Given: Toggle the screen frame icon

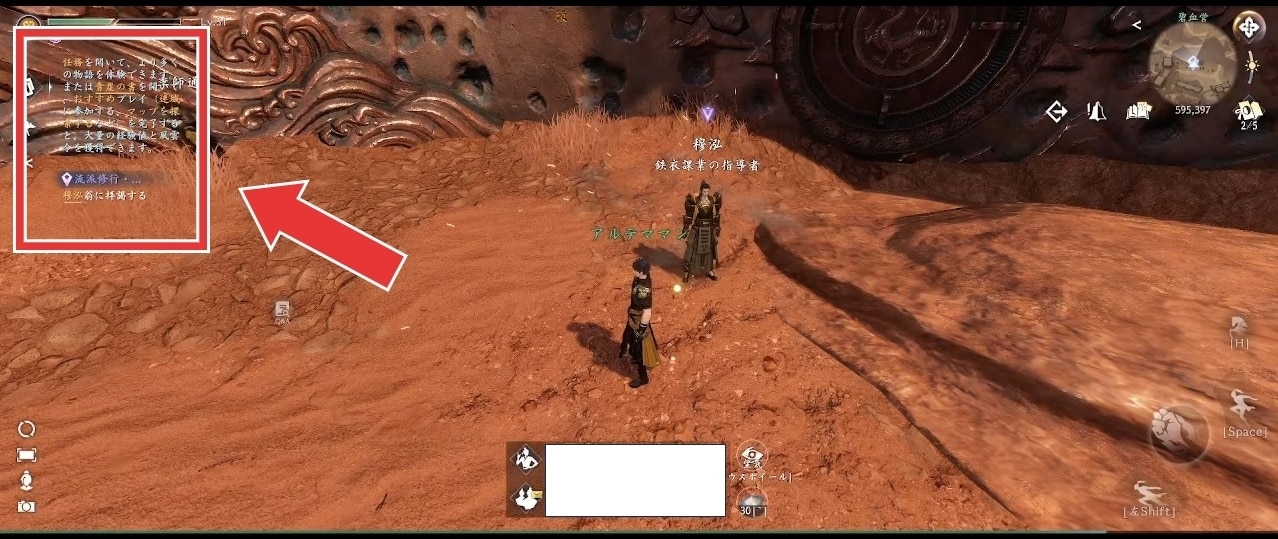Looking at the screenshot, I should coord(27,455).
